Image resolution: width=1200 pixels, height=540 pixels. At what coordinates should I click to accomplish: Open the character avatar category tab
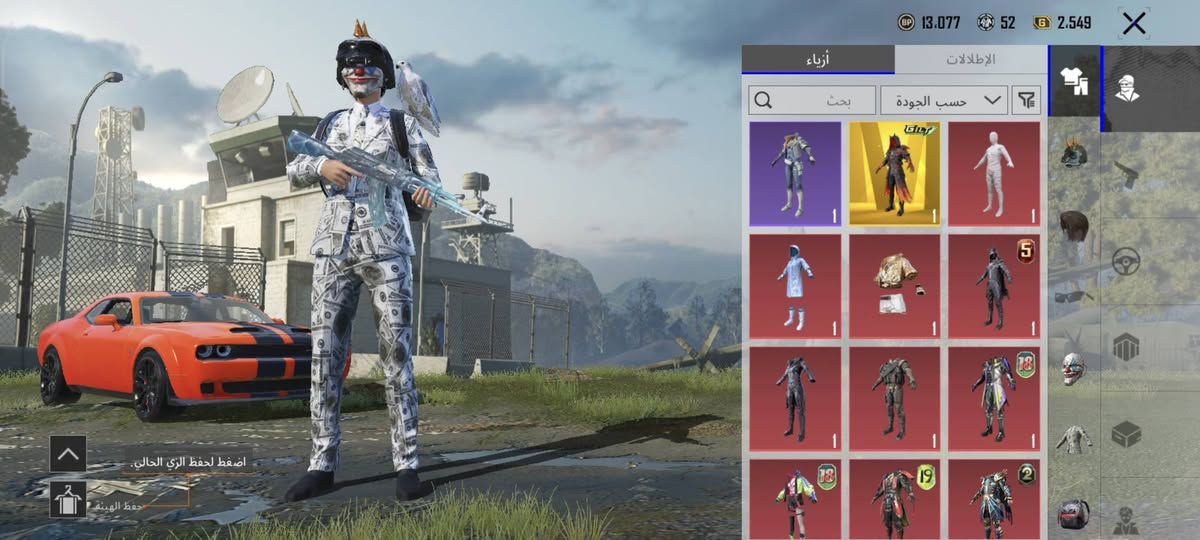(x=1127, y=88)
